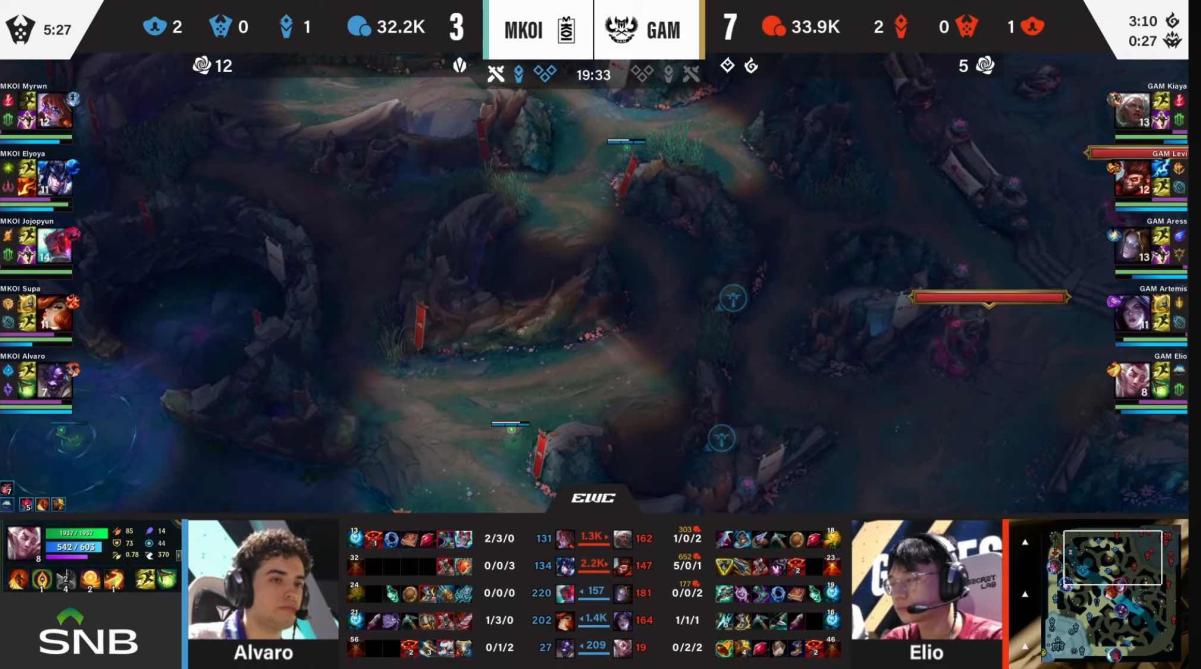
Task: Click the GAM team logo on the scoreboard
Action: pyautogui.click(x=621, y=29)
